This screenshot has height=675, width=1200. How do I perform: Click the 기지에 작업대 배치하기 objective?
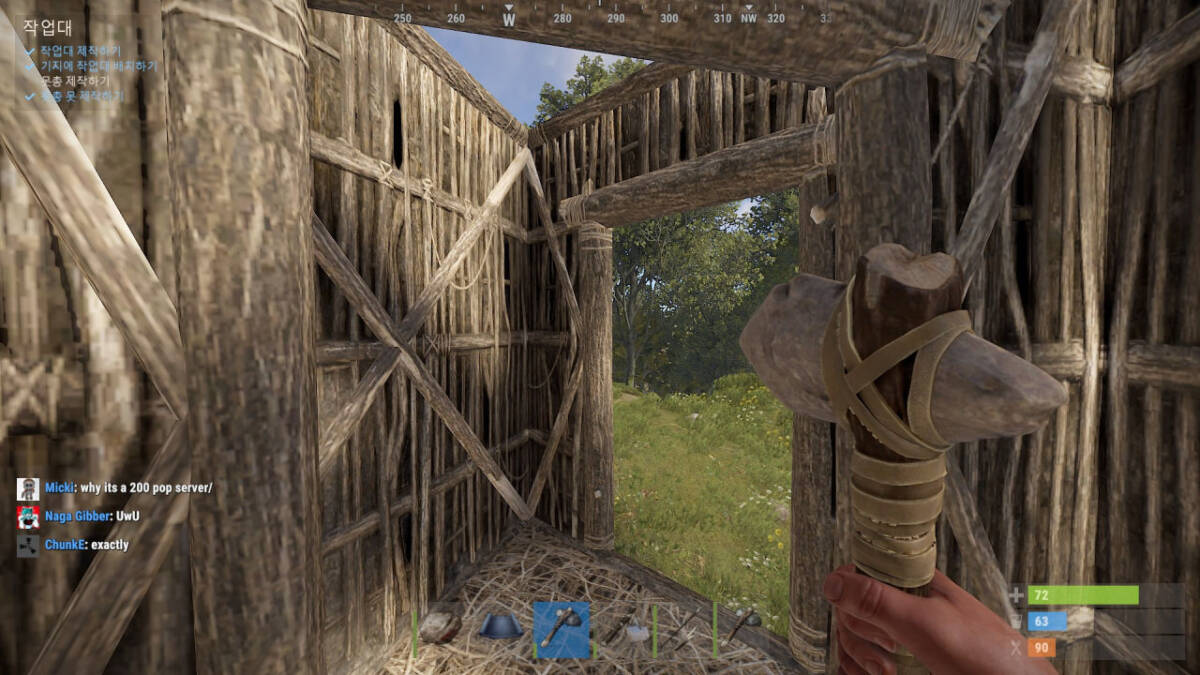[x=98, y=66]
